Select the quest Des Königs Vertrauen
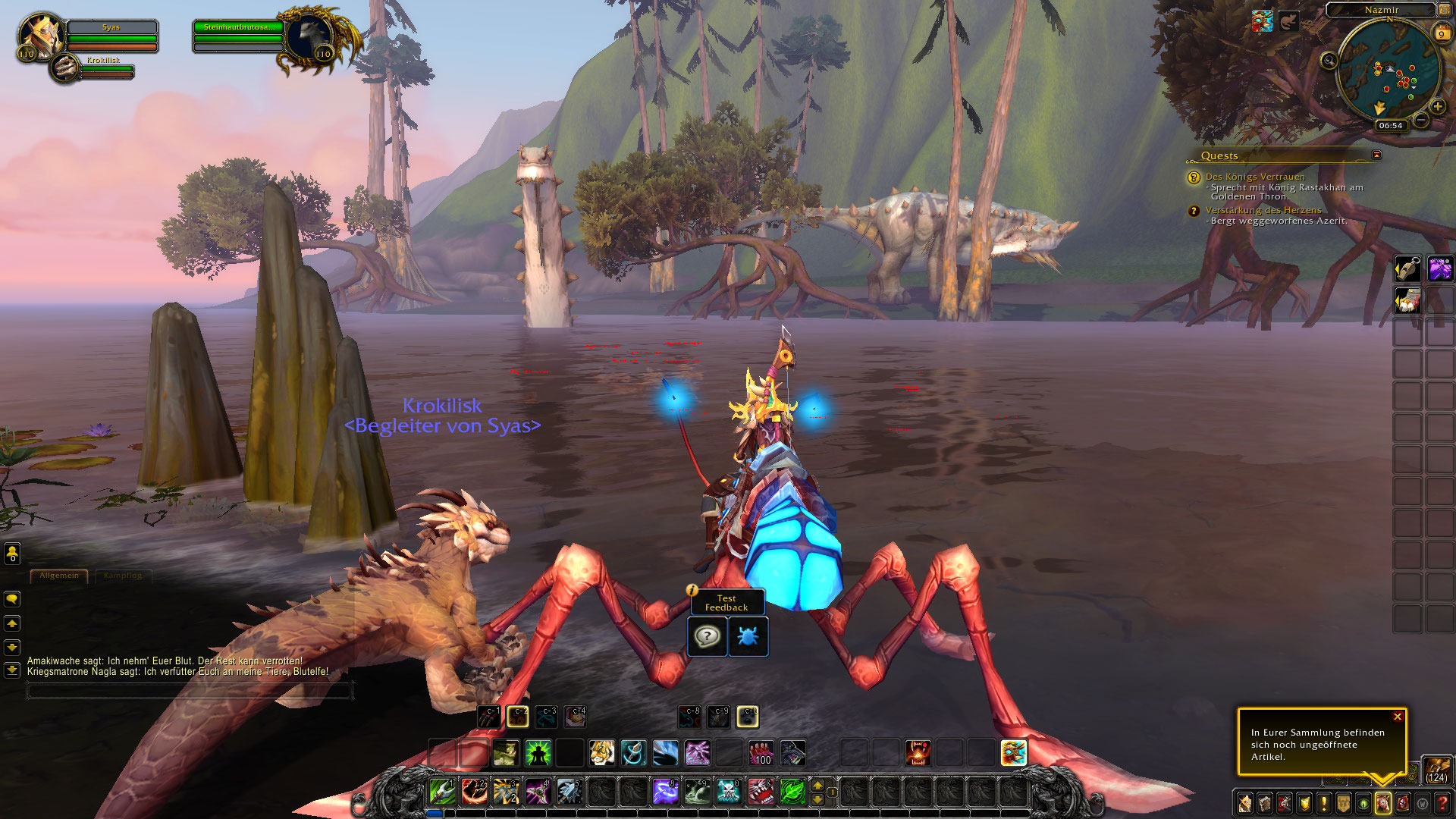 coord(1255,177)
